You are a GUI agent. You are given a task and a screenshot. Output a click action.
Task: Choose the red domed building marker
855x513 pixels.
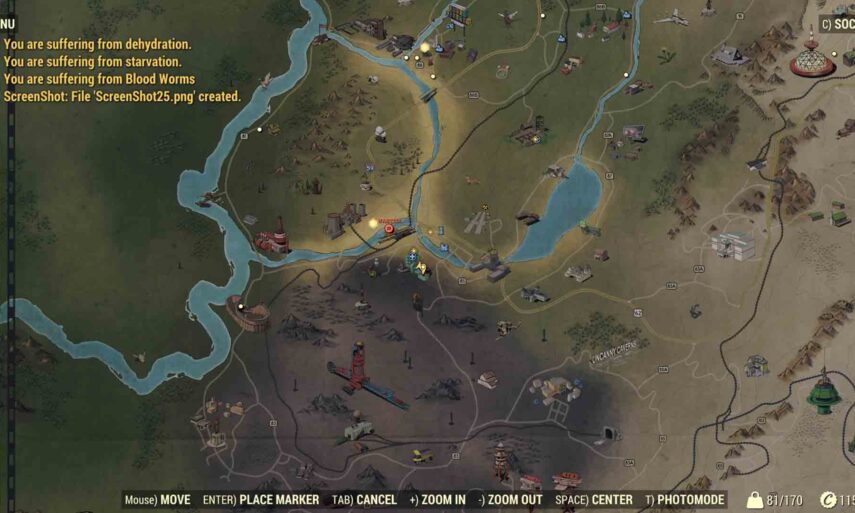pyautogui.click(x=811, y=59)
